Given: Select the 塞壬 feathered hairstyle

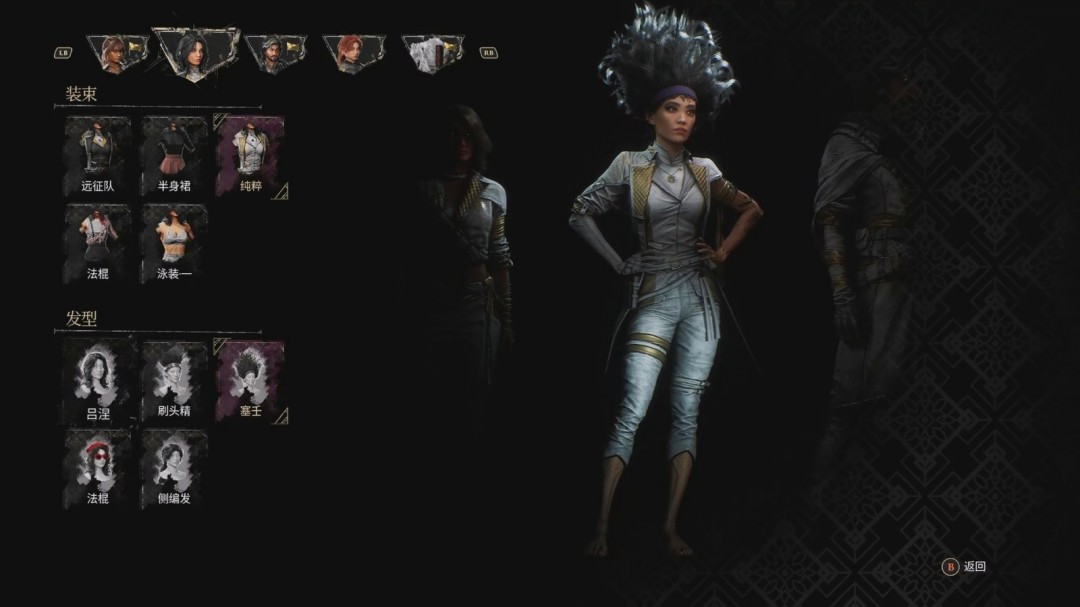Looking at the screenshot, I should [x=250, y=380].
